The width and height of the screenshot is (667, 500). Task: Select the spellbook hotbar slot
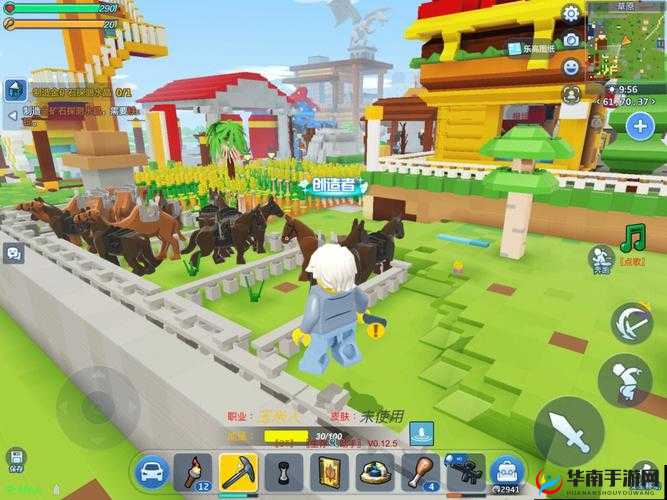330,470
